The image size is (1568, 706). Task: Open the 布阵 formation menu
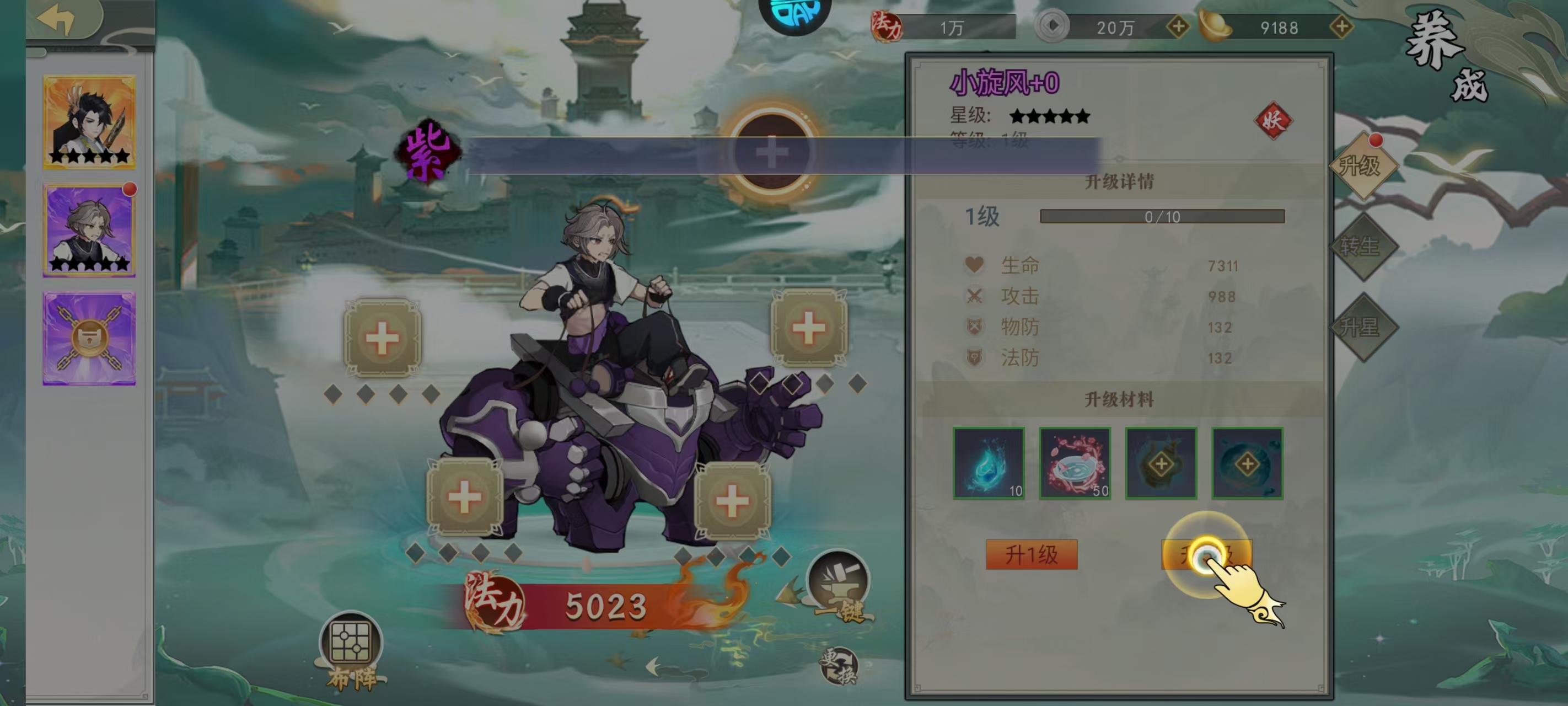(x=351, y=649)
